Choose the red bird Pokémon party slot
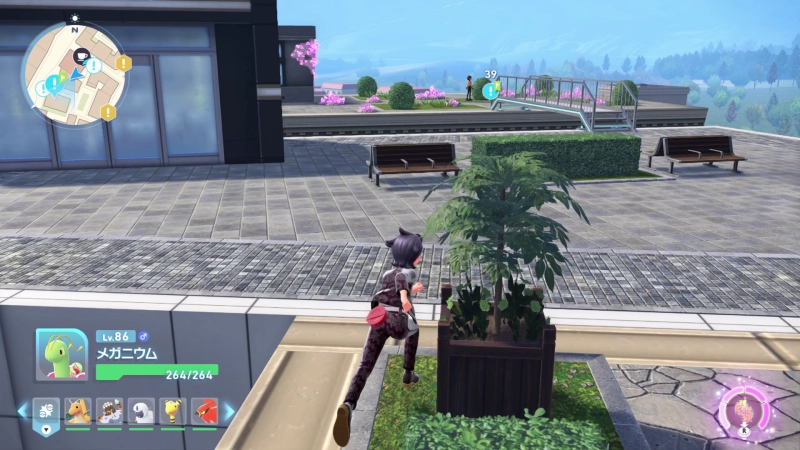Screen dimensions: 800x450 click(202, 411)
